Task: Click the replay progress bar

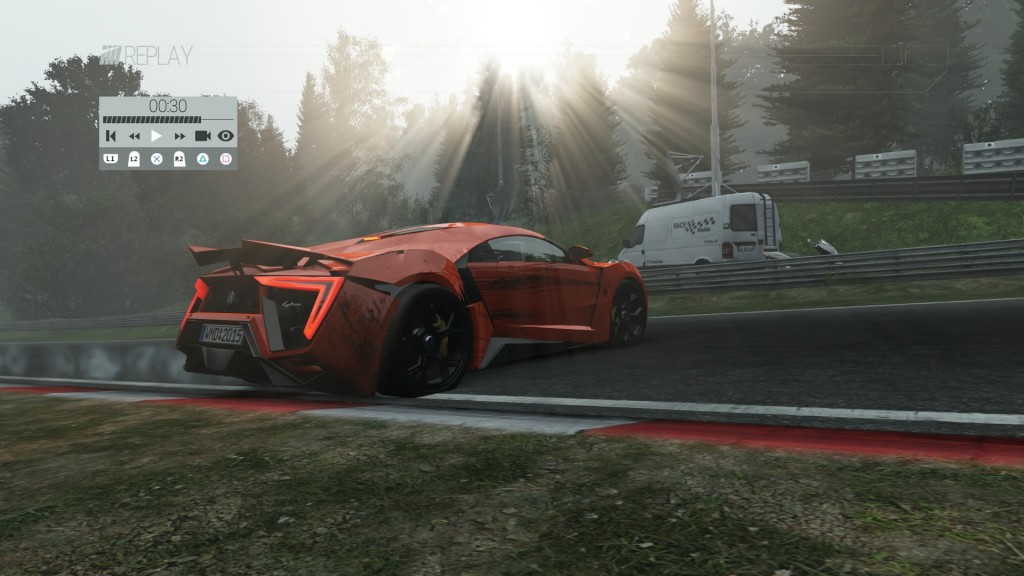Action: [x=167, y=120]
